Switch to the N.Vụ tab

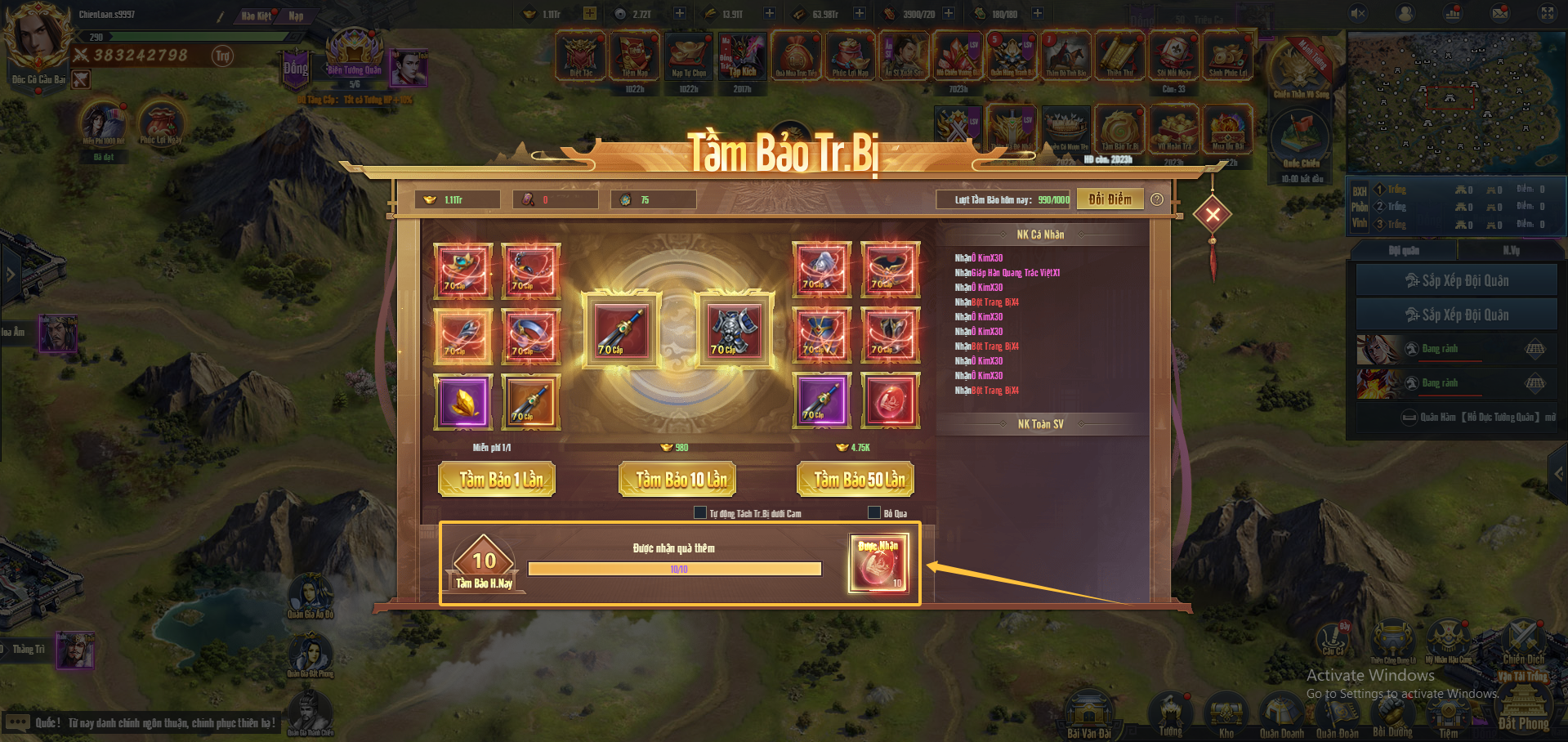(1511, 250)
